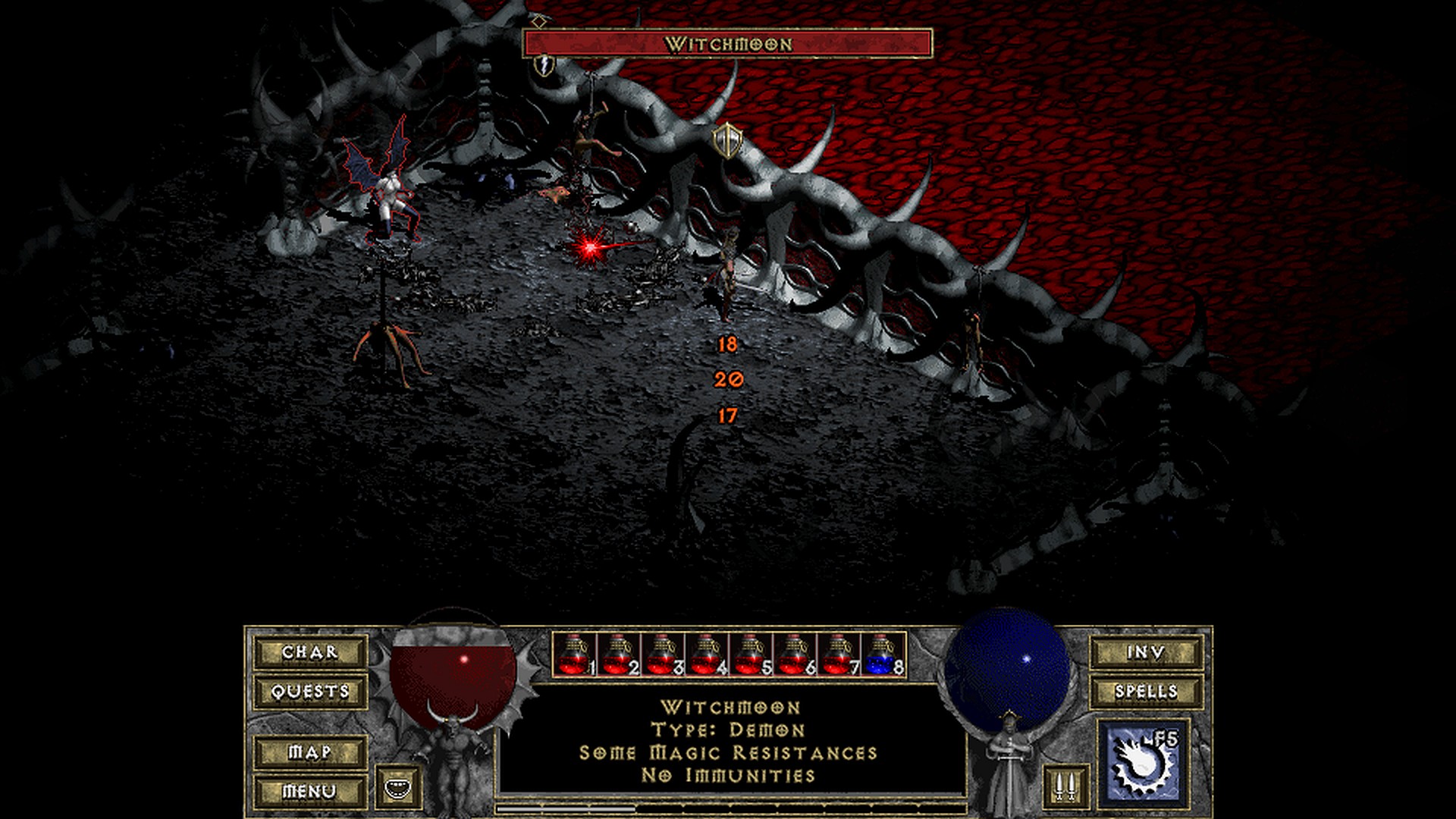Use the healing potion in belt slot 7
Screen dimensions: 1456x819
point(839,654)
